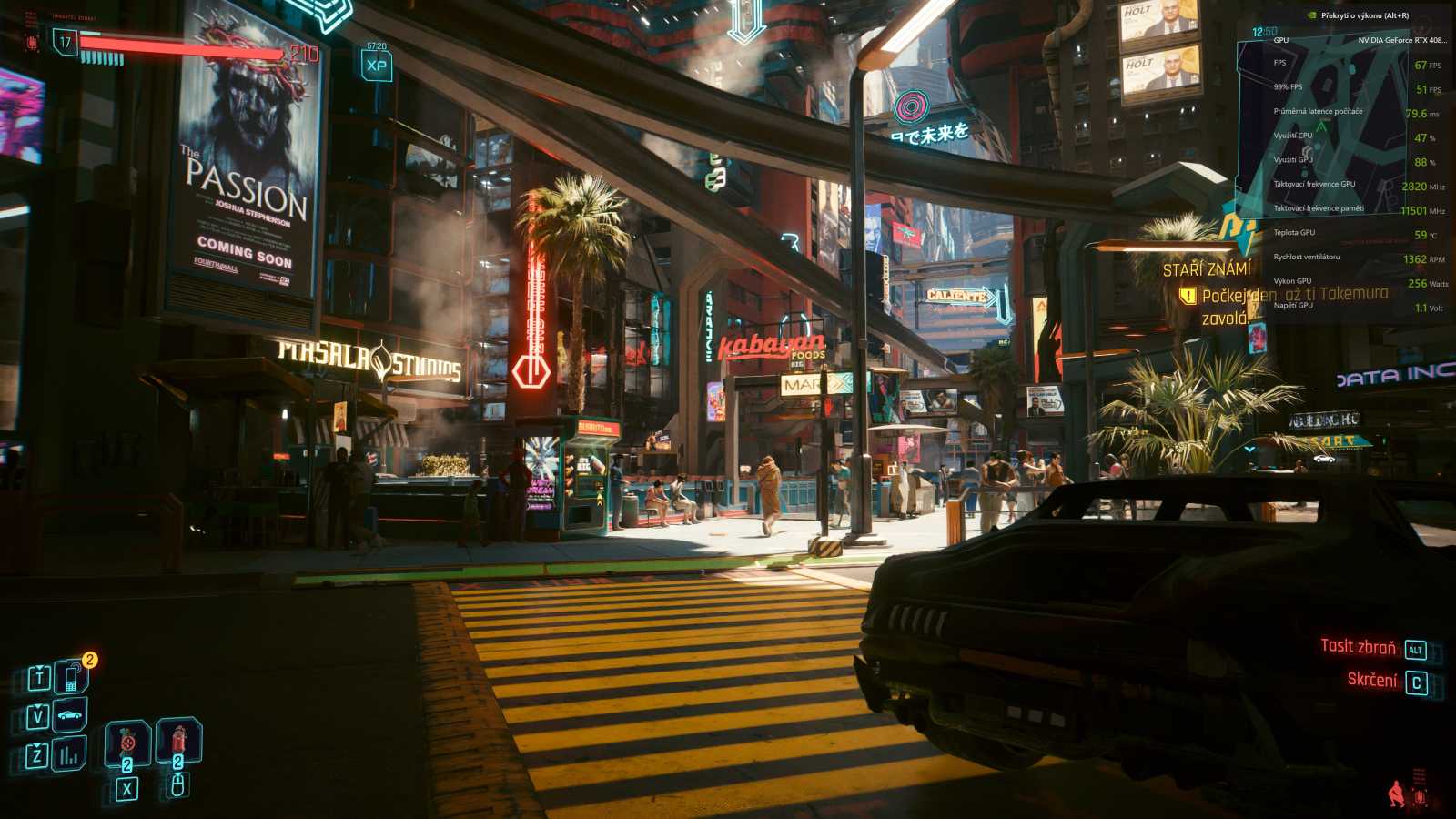Expand the truncated NVIDIA GeForce RTX 408 GPU name
The width and height of the screenshot is (1456, 819).
tap(1401, 41)
